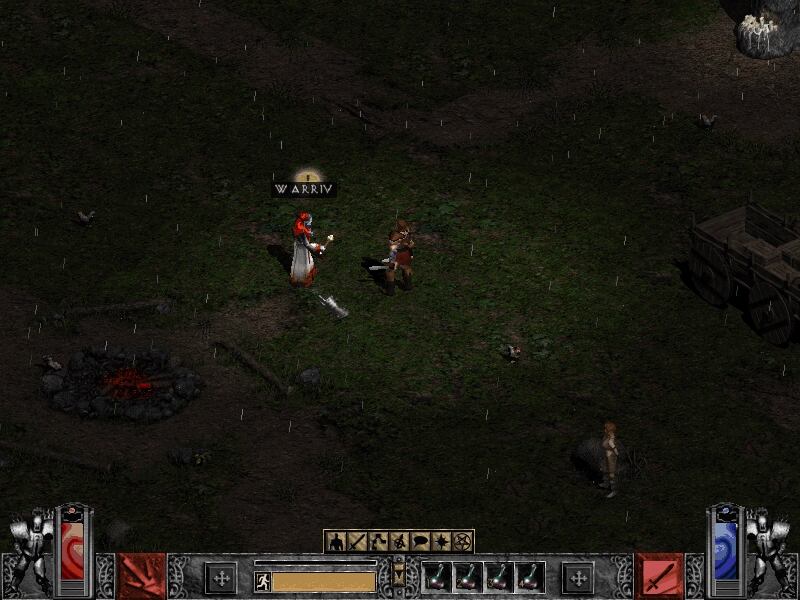This screenshot has height=600, width=800.
Task: Open inventory via the sword mini-panel icon
Action: 357,542
